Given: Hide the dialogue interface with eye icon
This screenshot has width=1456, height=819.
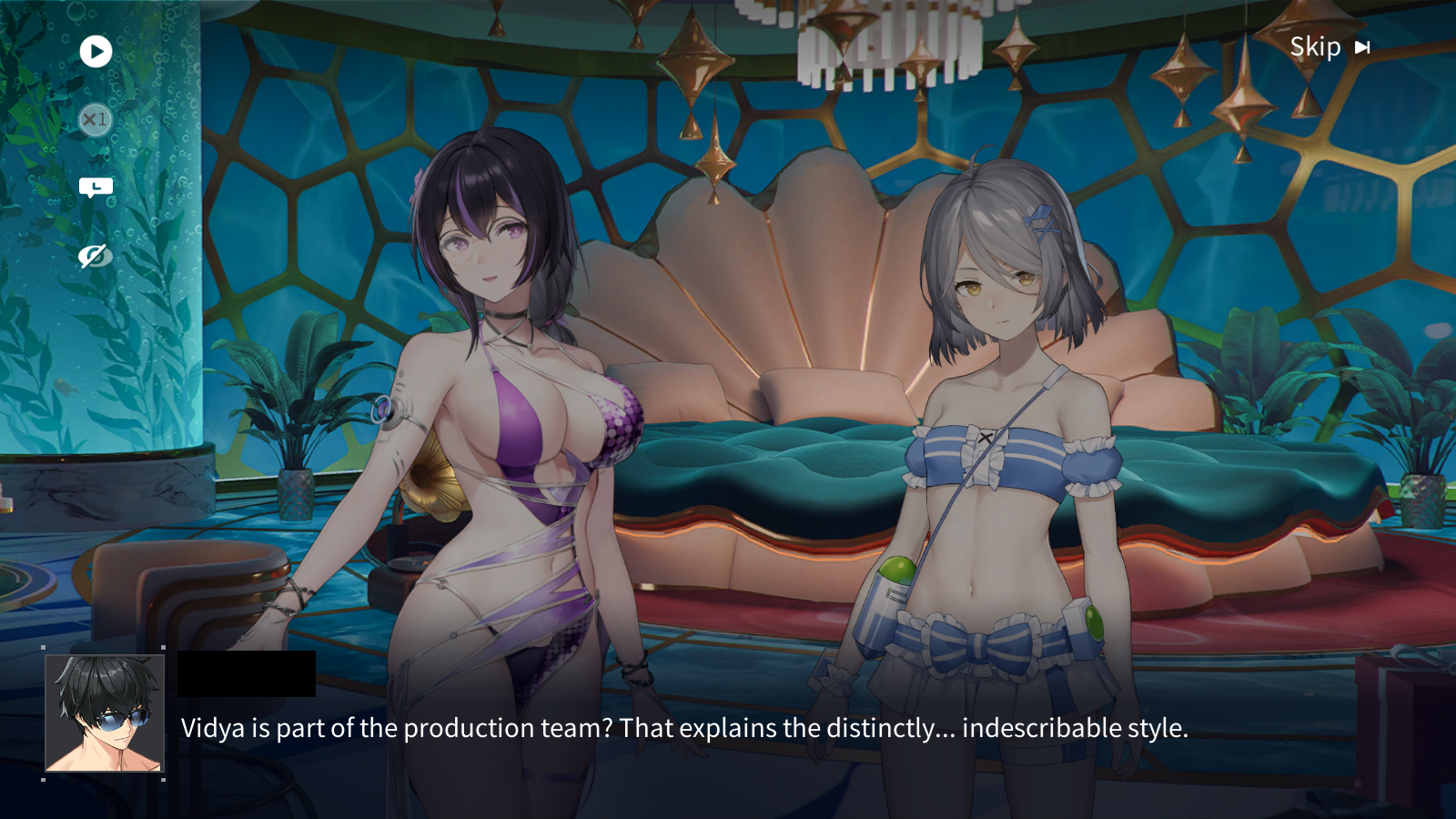Looking at the screenshot, I should (95, 256).
